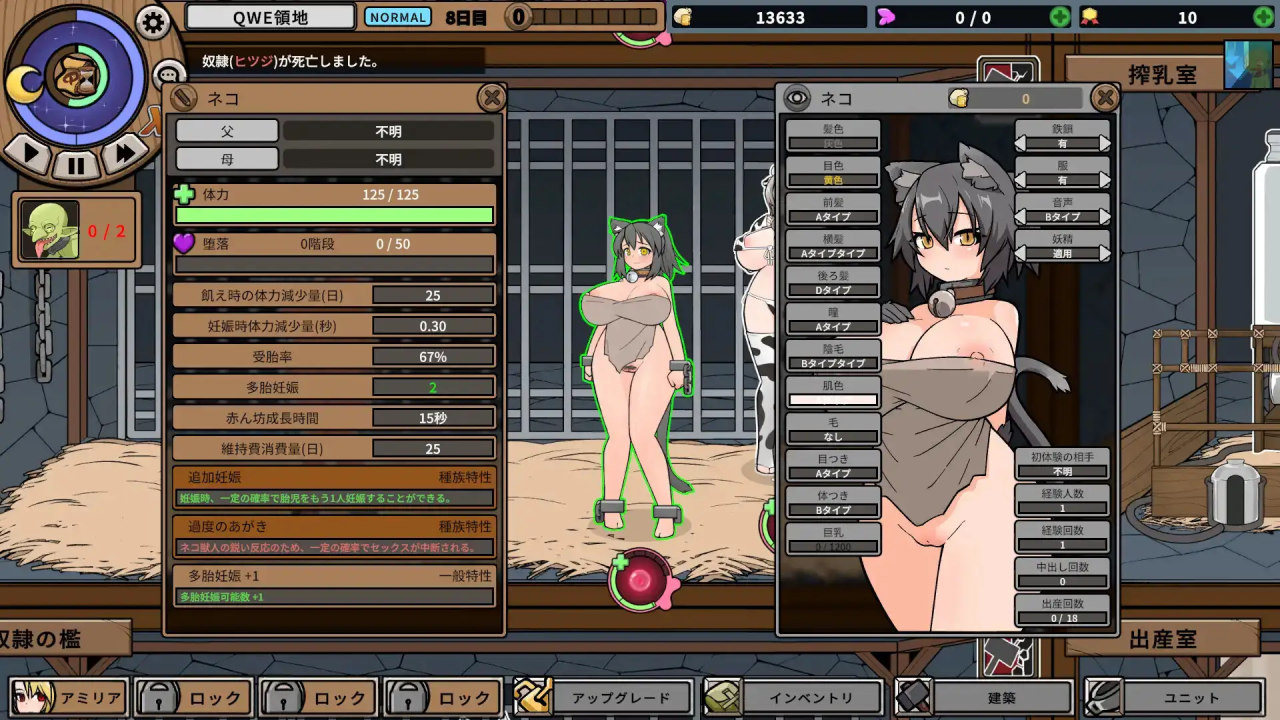Viewport: 1280px width, 720px height.
Task: Add more pink gem currency
Action: pos(1059,17)
